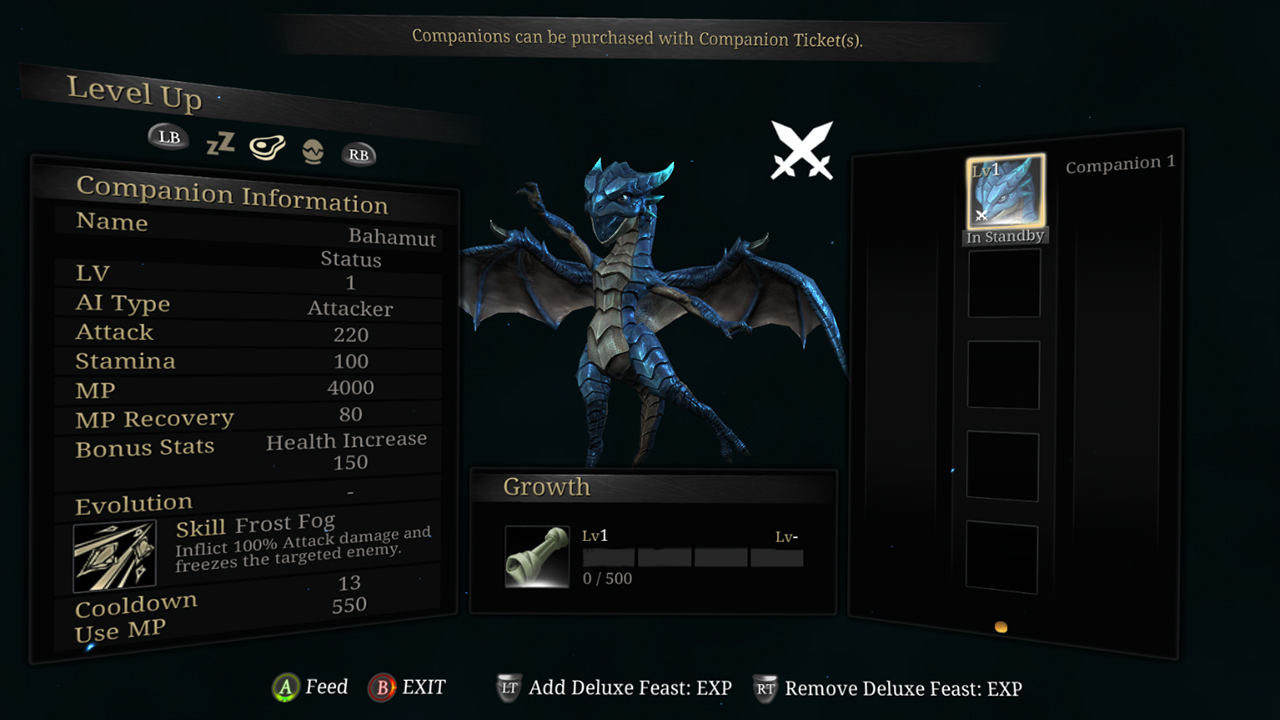The width and height of the screenshot is (1280, 720).
Task: Select the Companion 1 tab
Action: tap(1119, 163)
